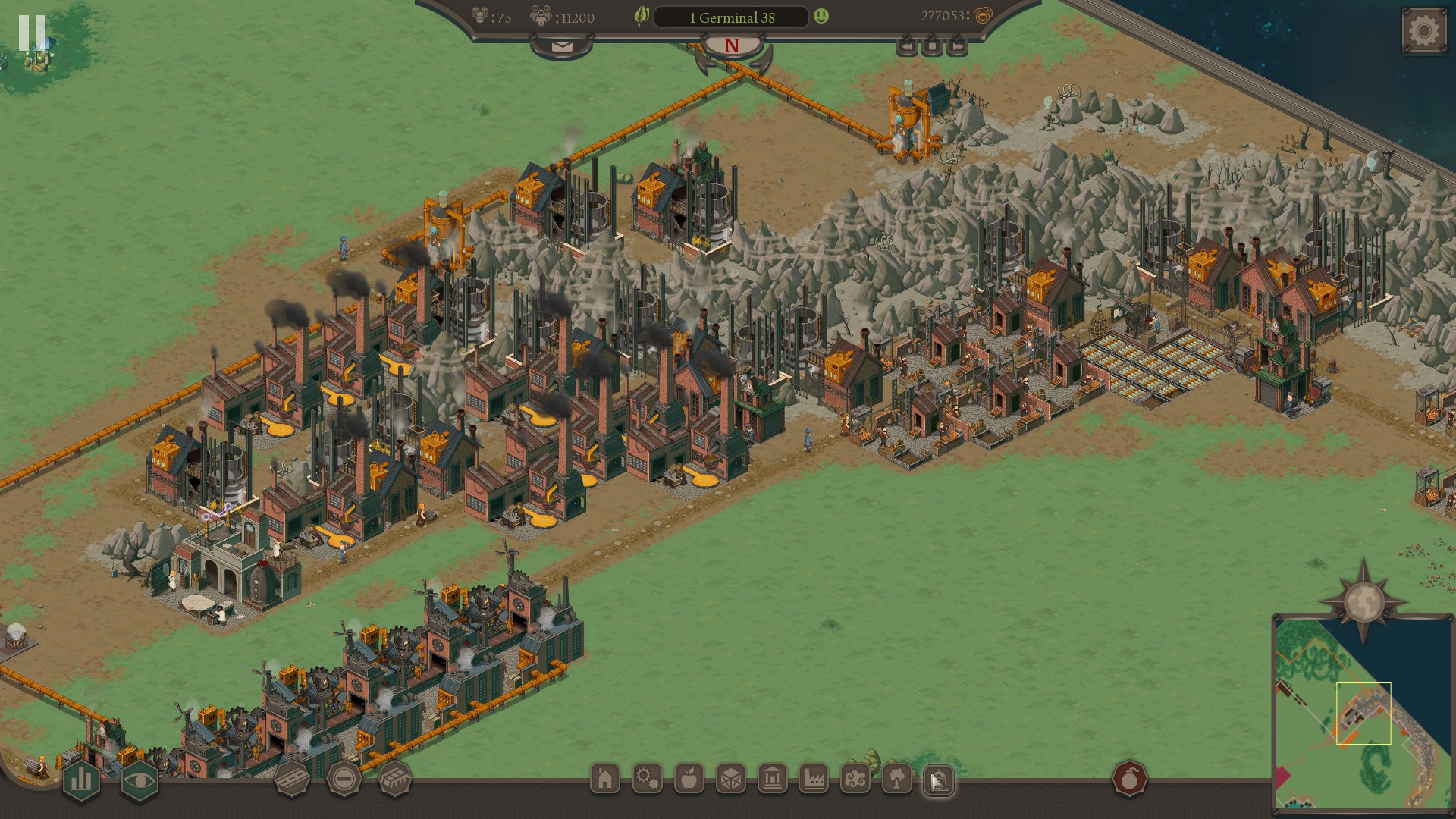Open the tree decoration build category

pos(897,779)
